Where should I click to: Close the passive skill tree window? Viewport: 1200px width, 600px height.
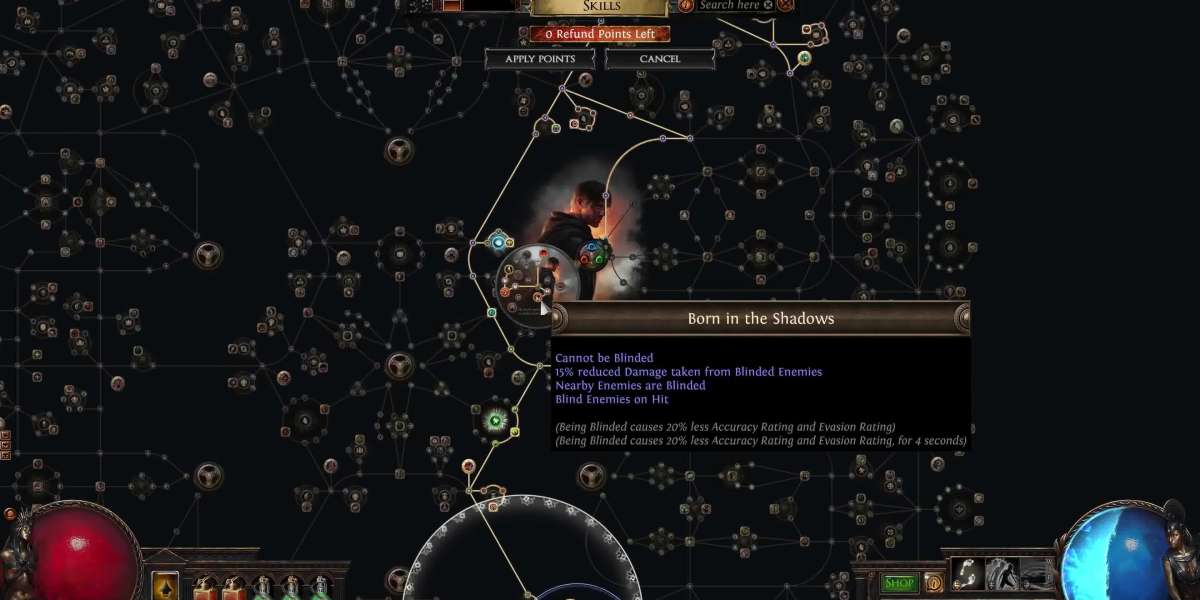786,5
